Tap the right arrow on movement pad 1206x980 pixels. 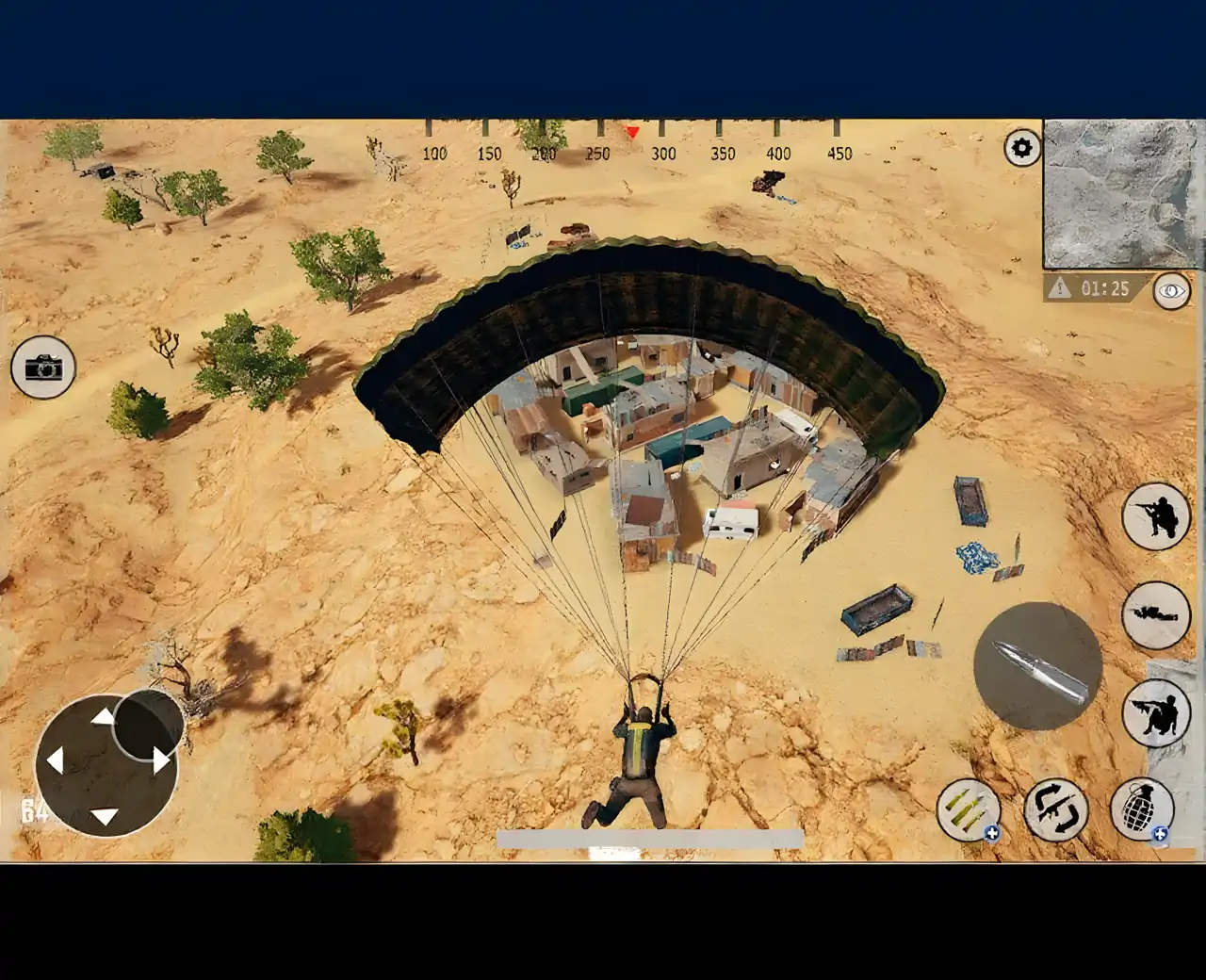[160, 759]
